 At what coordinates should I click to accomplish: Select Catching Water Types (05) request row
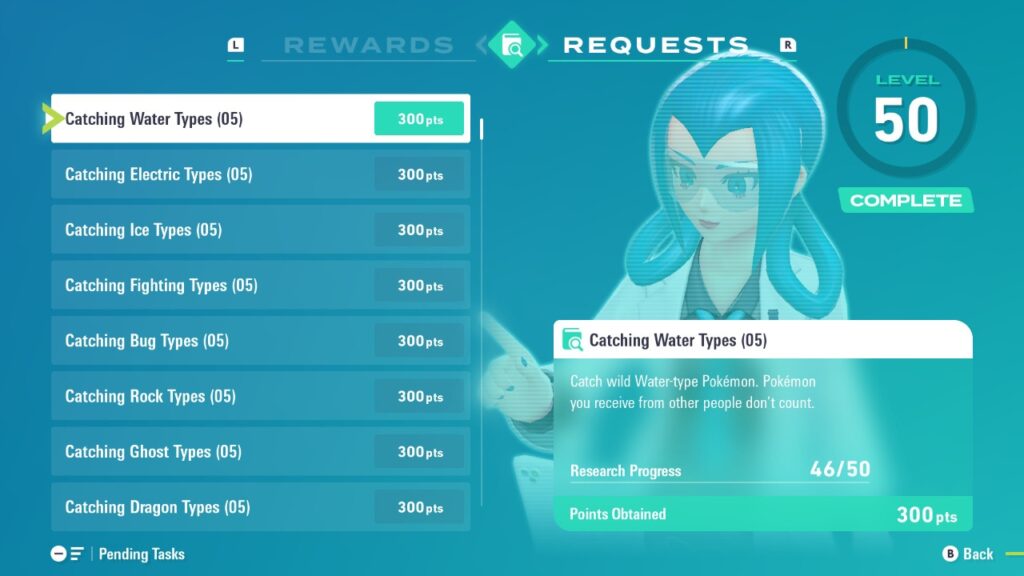(x=260, y=119)
